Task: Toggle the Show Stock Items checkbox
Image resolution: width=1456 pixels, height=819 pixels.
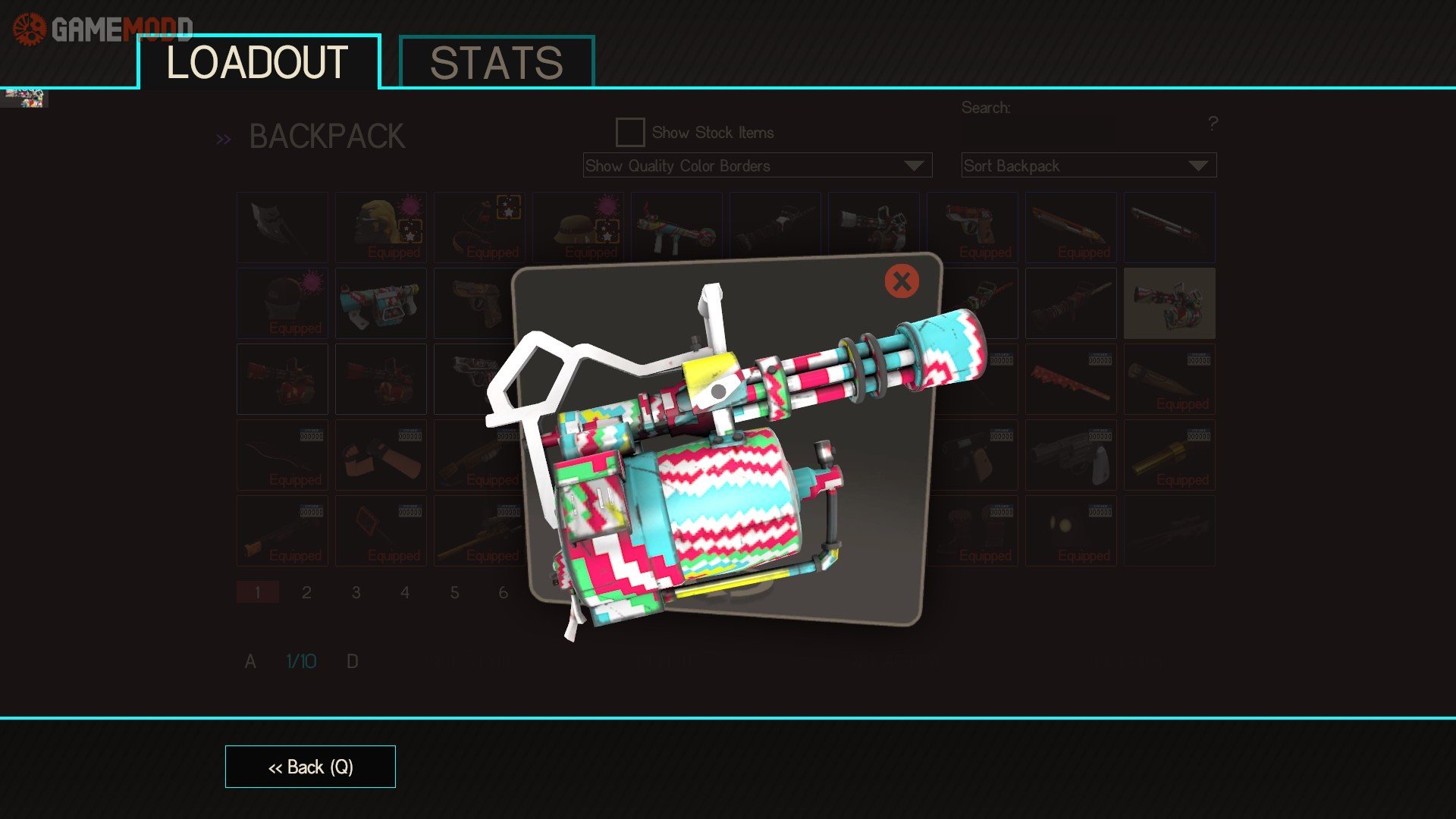Action: pyautogui.click(x=630, y=133)
